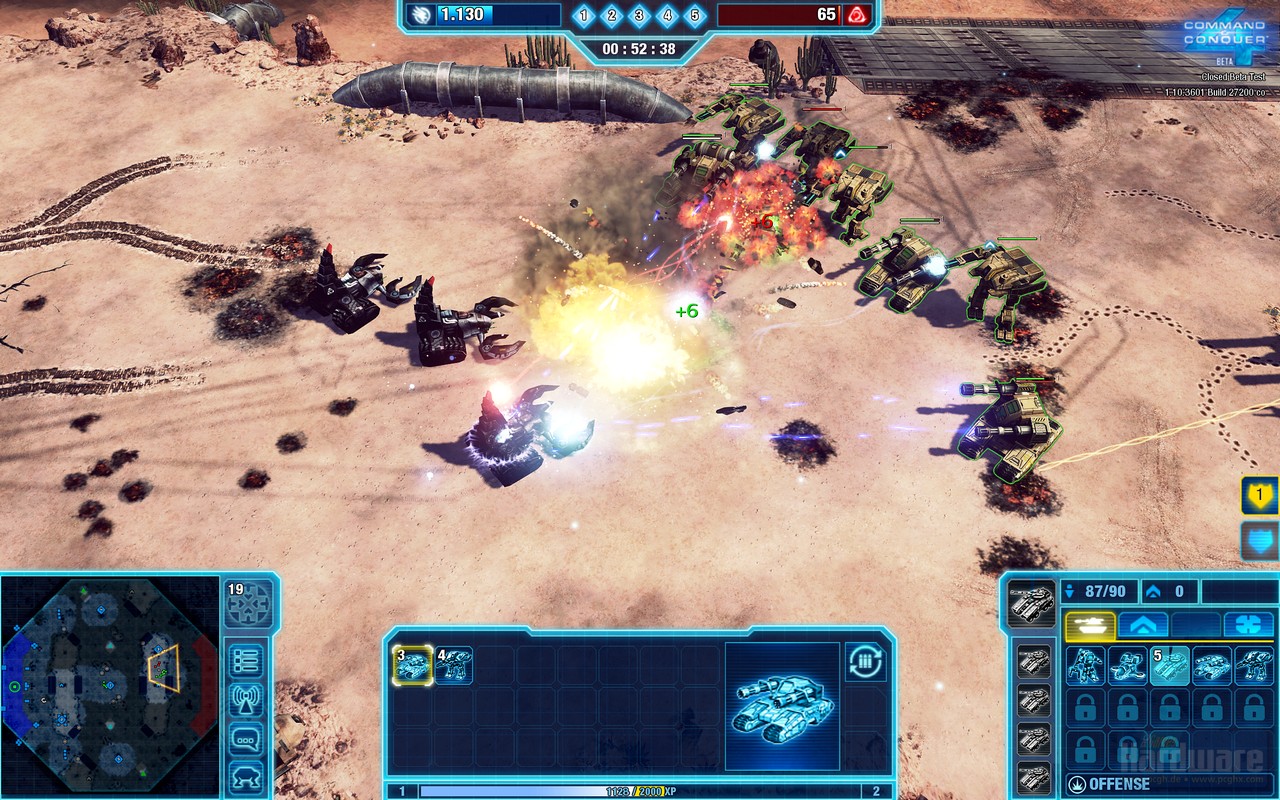Switch to the tank units tab
The image size is (1280, 800).
click(x=1089, y=625)
